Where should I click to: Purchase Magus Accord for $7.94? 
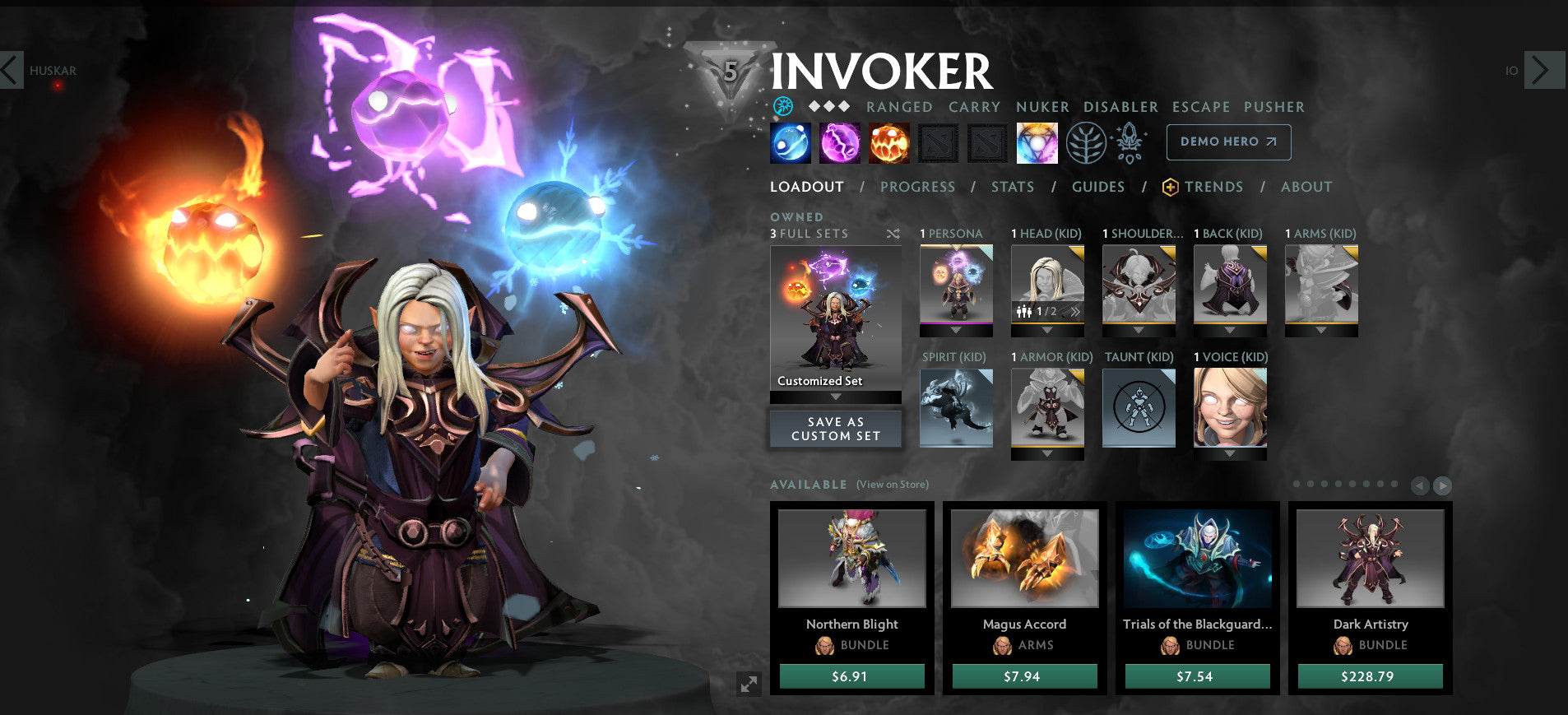(x=1023, y=676)
